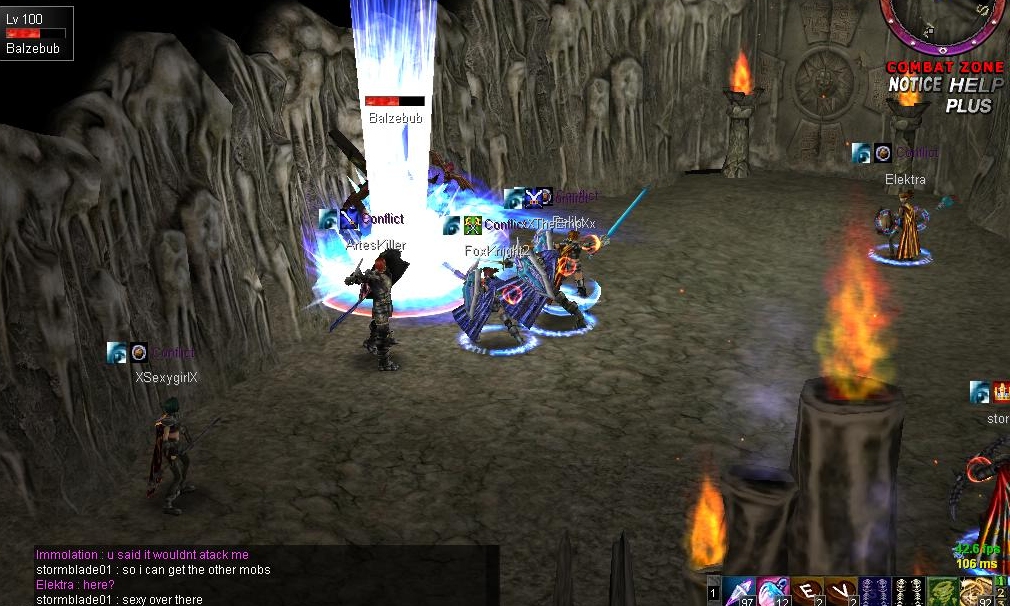Open the HELP menu
This screenshot has width=1010, height=606.
[x=975, y=86]
